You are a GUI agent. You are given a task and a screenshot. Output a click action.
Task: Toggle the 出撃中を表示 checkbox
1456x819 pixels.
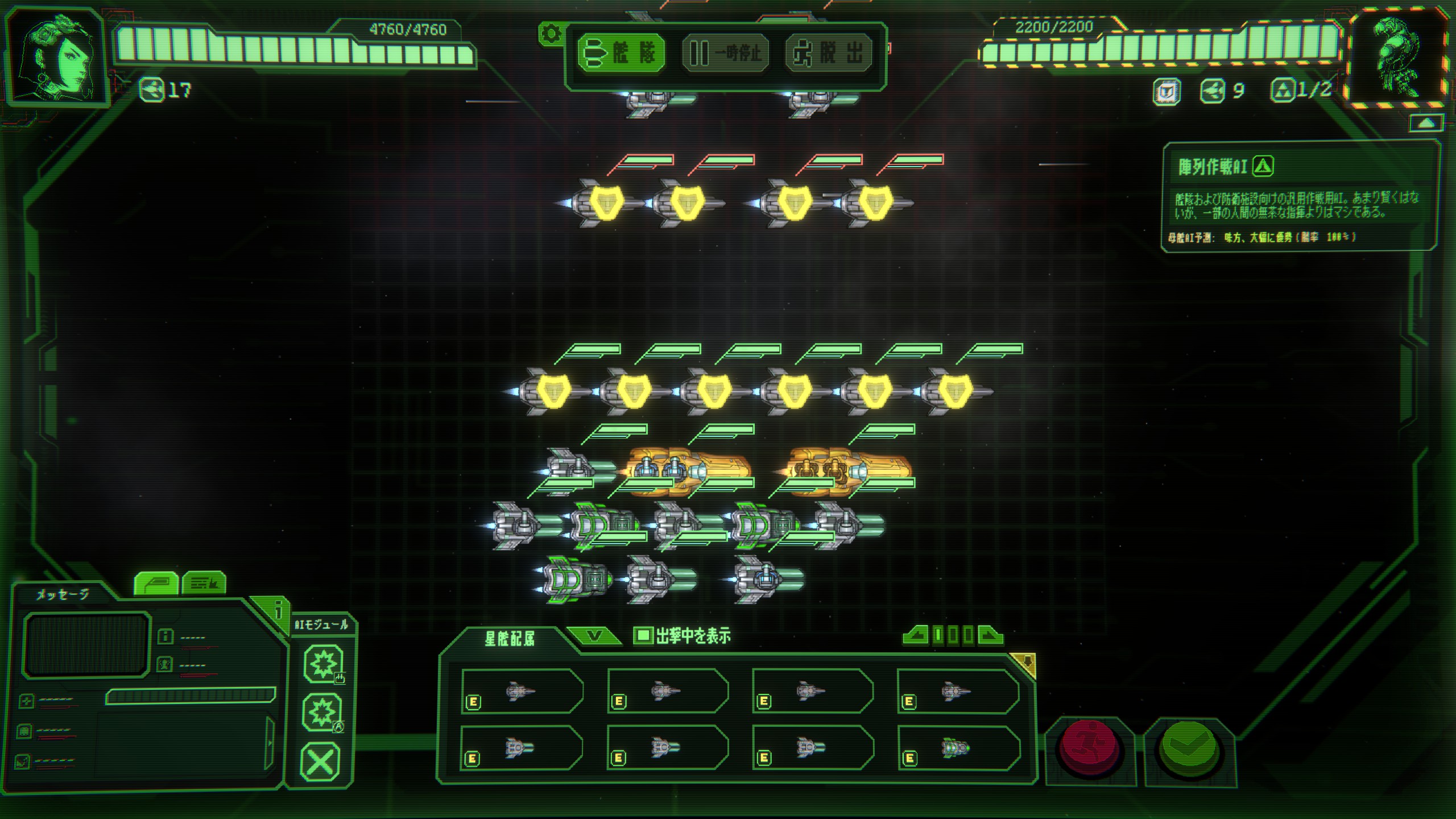point(643,635)
